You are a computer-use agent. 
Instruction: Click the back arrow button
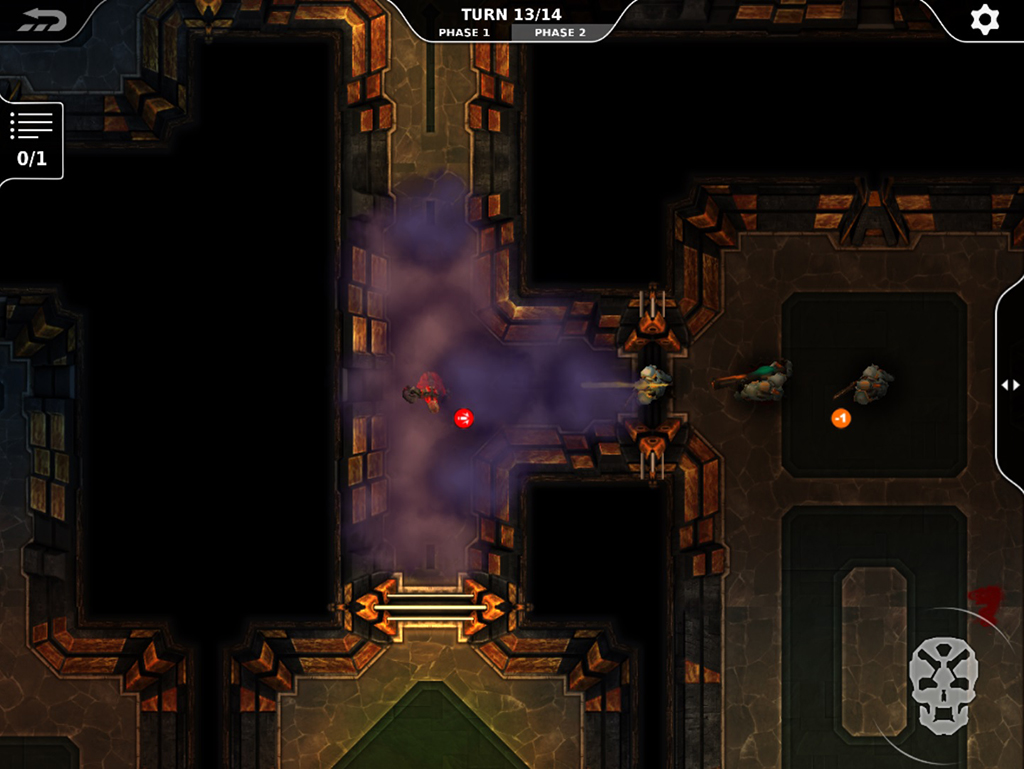click(41, 20)
